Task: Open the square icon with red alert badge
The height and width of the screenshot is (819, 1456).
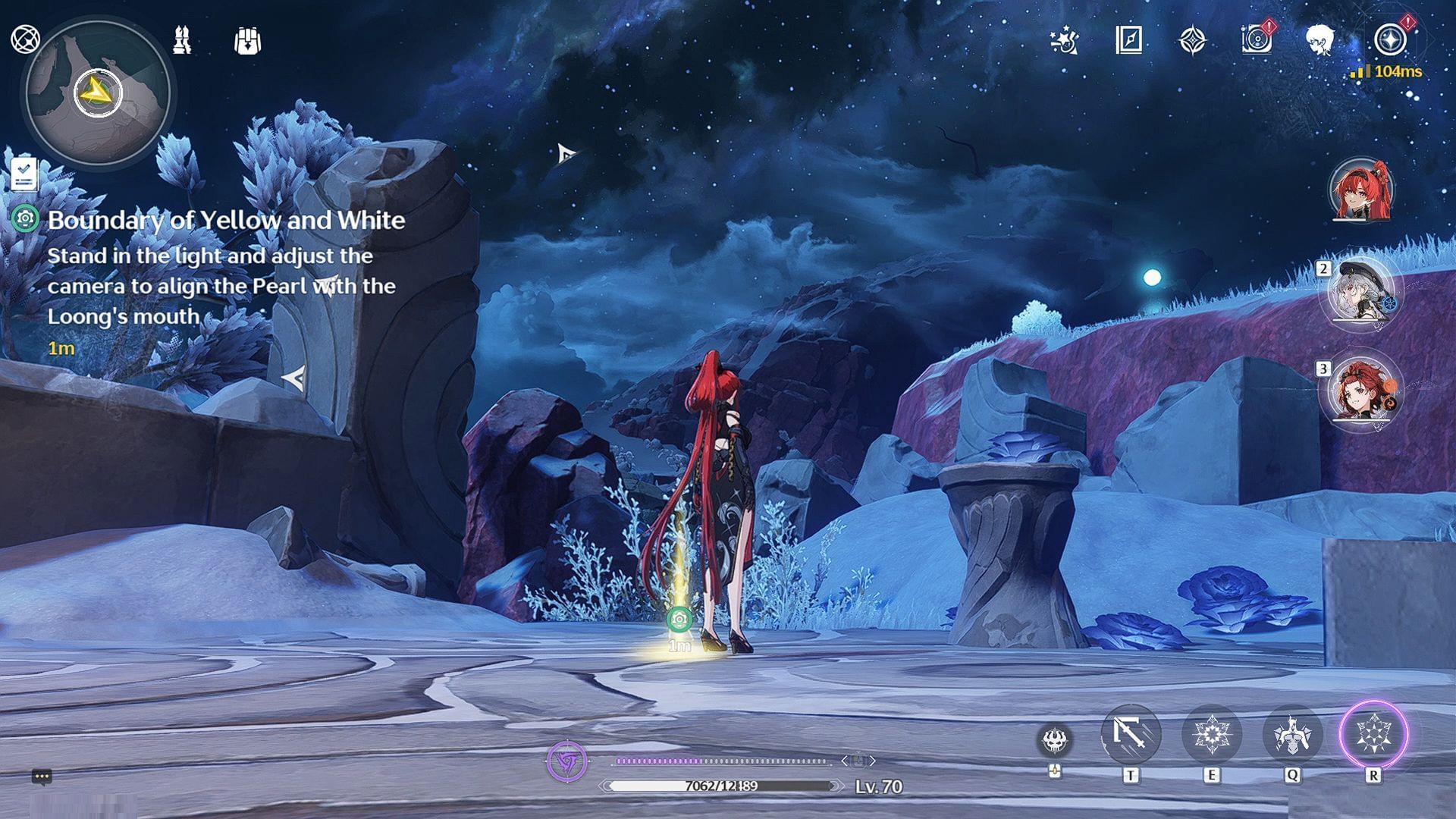Action: (x=1256, y=39)
